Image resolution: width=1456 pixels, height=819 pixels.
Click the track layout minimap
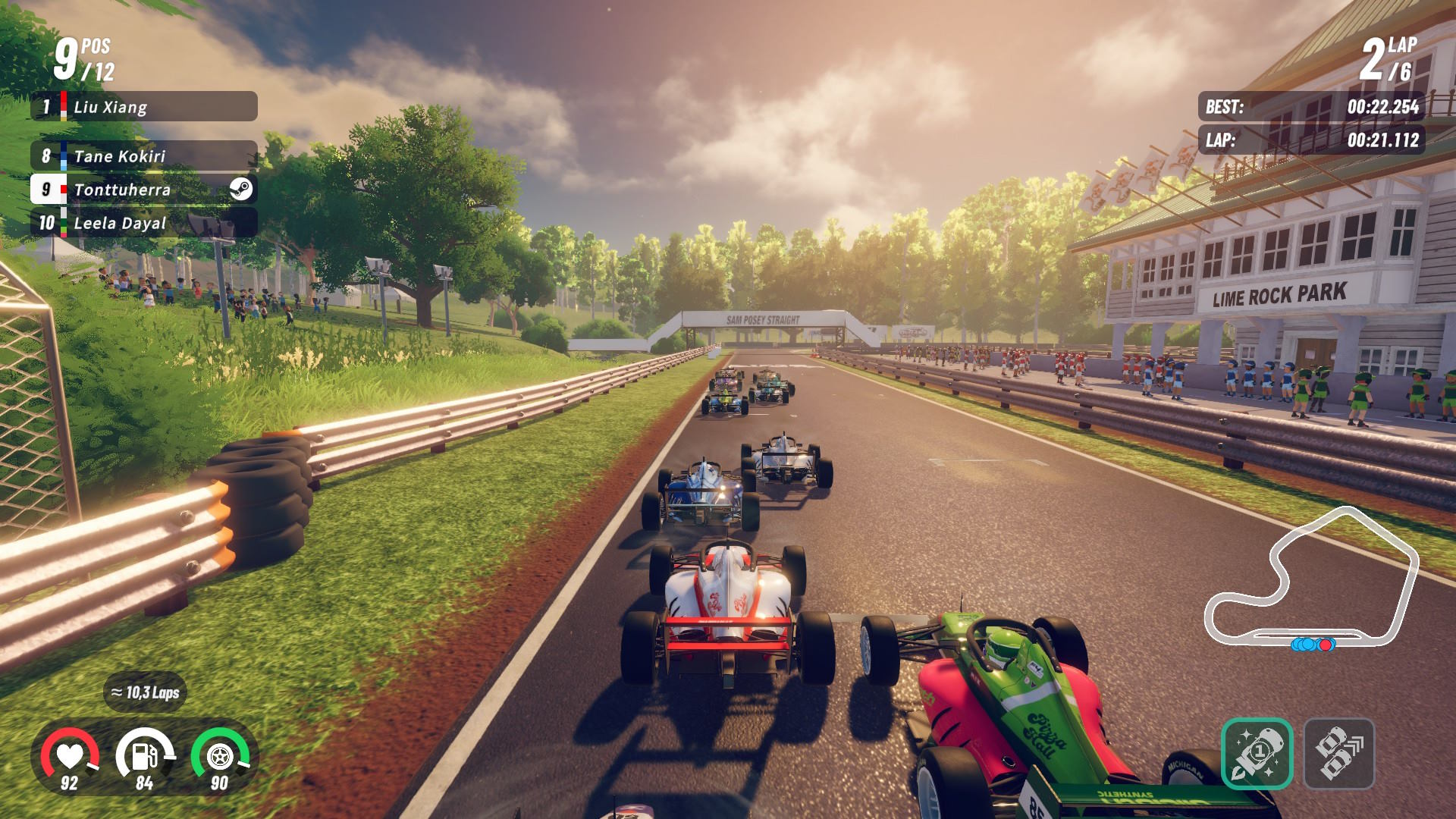[1312, 580]
